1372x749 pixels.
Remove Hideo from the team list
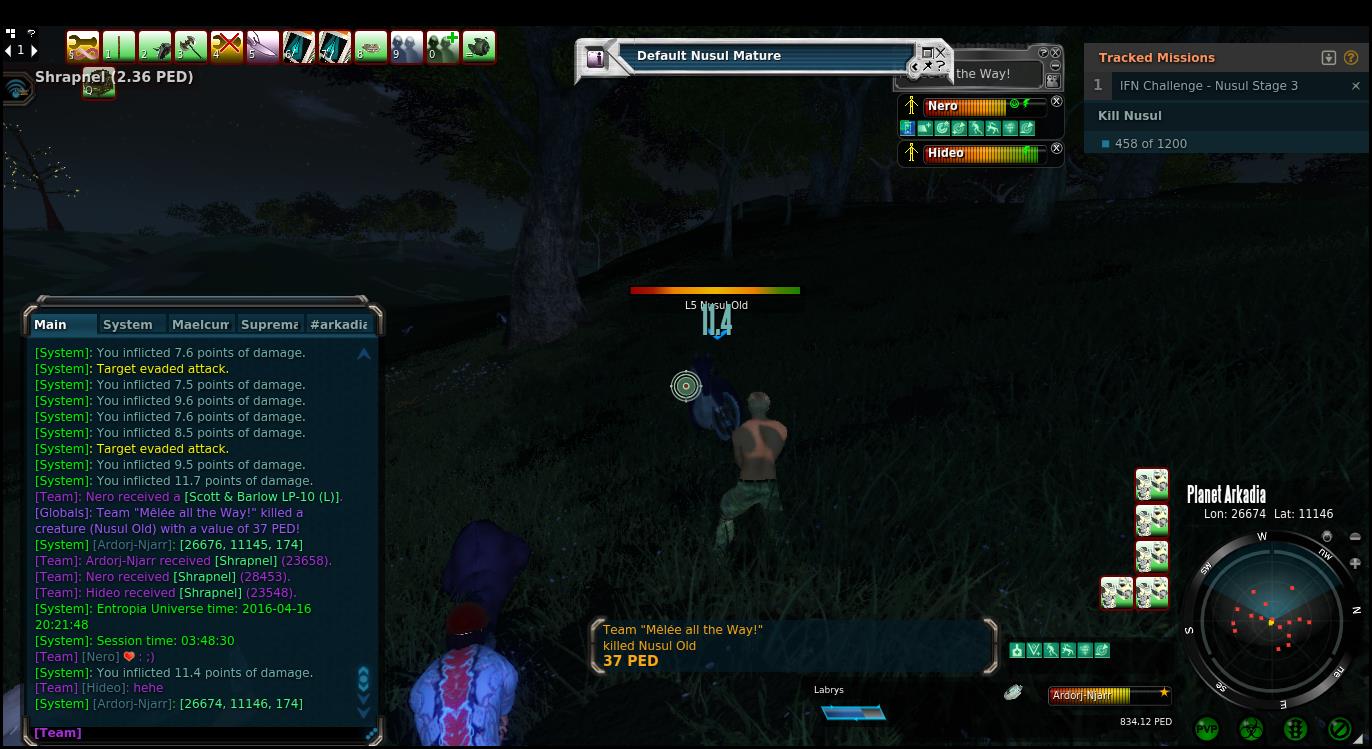[x=1056, y=148]
